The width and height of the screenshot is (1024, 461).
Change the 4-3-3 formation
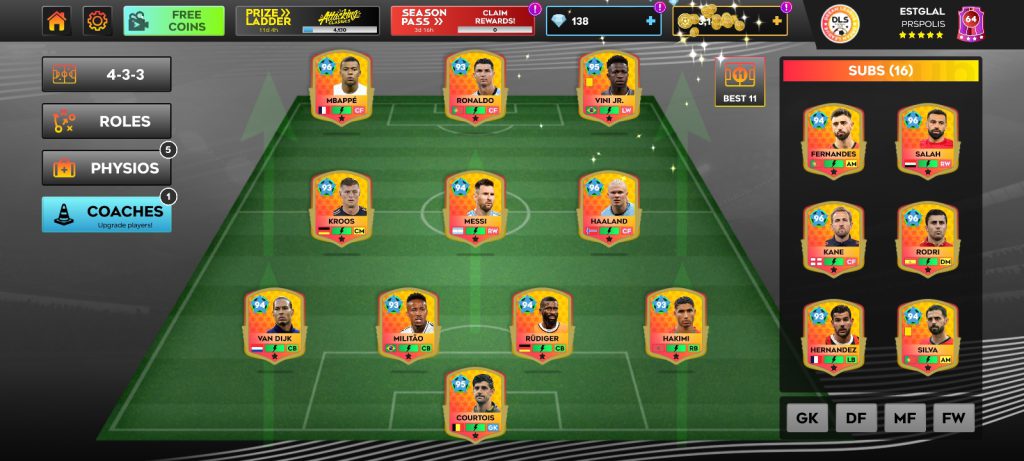tap(106, 74)
